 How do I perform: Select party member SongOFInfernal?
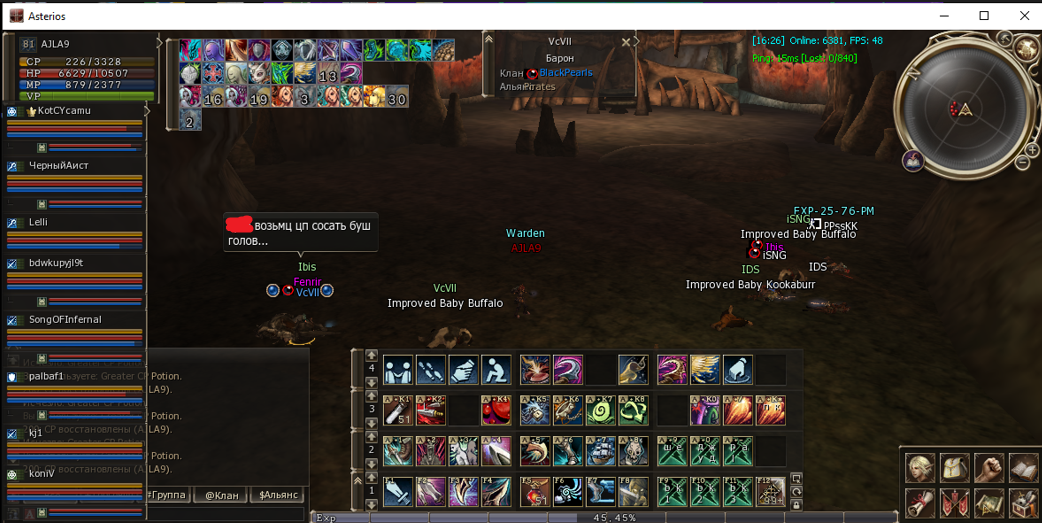click(65, 320)
